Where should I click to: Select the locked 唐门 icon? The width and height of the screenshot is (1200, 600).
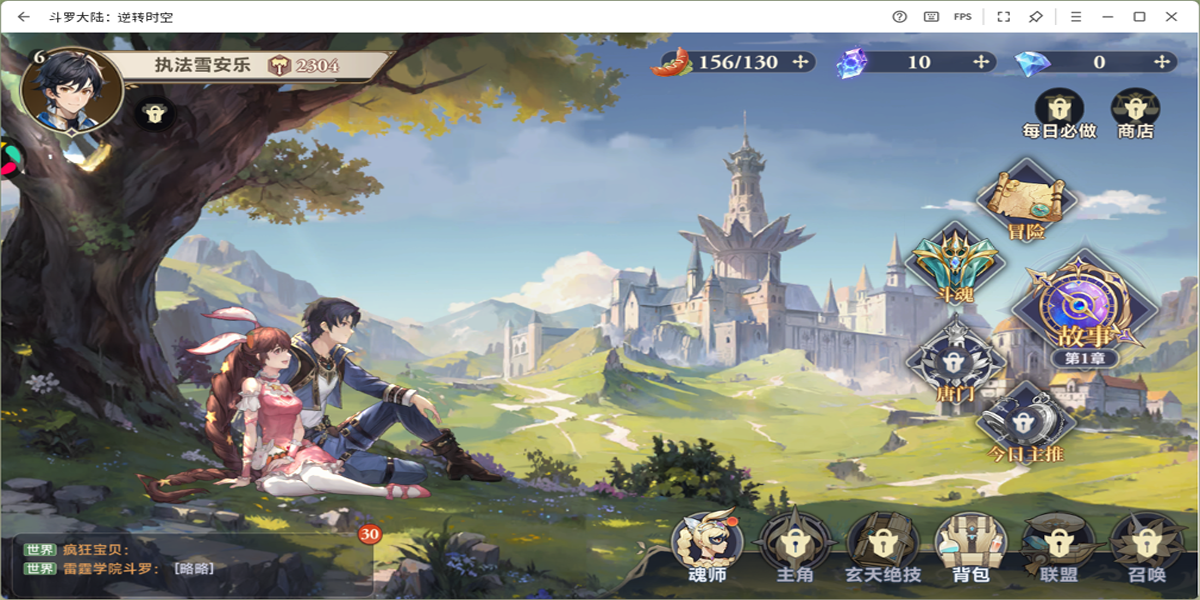[955, 361]
